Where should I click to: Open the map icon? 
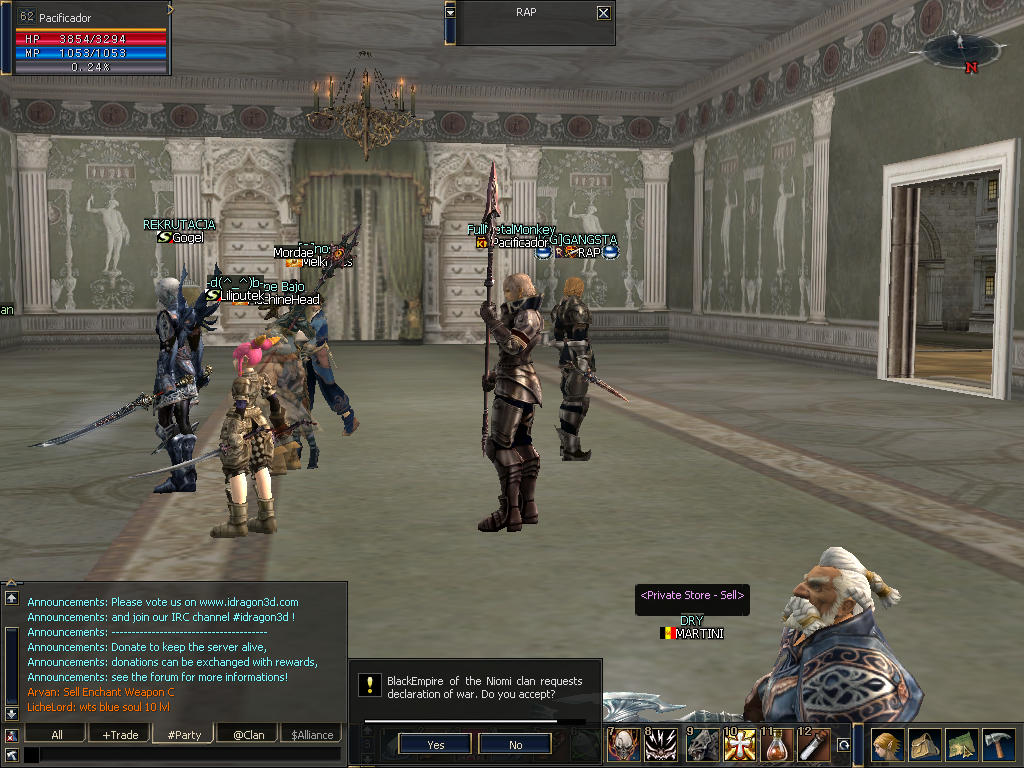(x=961, y=746)
